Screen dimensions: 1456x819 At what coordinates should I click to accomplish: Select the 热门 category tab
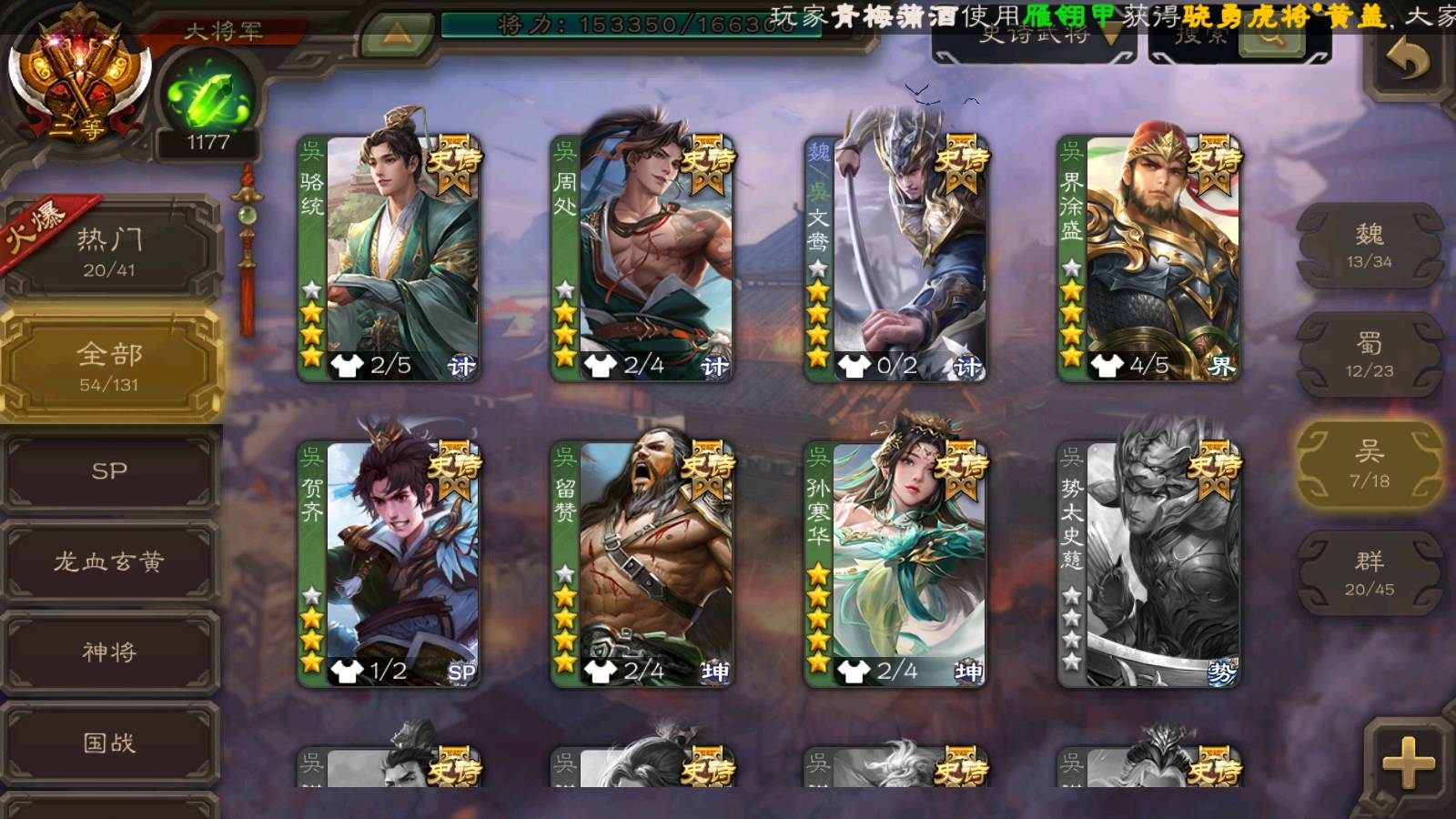pos(109,250)
